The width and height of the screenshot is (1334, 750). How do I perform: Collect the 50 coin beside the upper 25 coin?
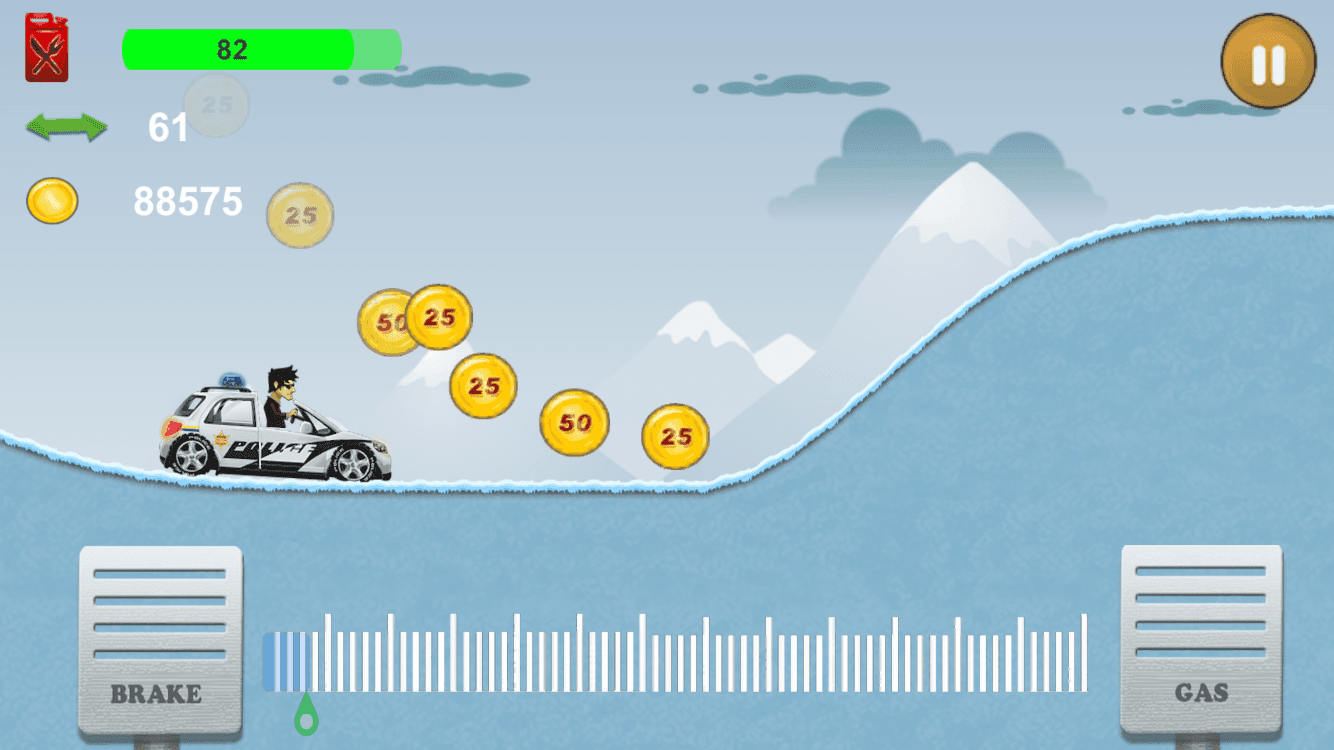point(388,322)
